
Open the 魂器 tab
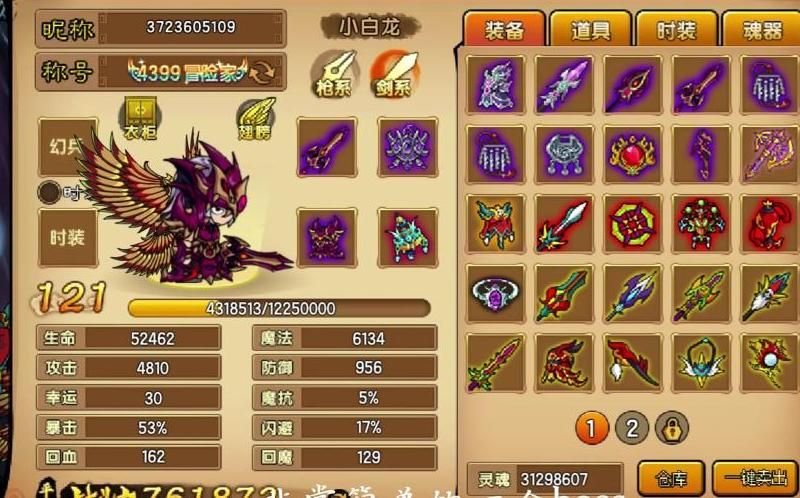[762, 30]
